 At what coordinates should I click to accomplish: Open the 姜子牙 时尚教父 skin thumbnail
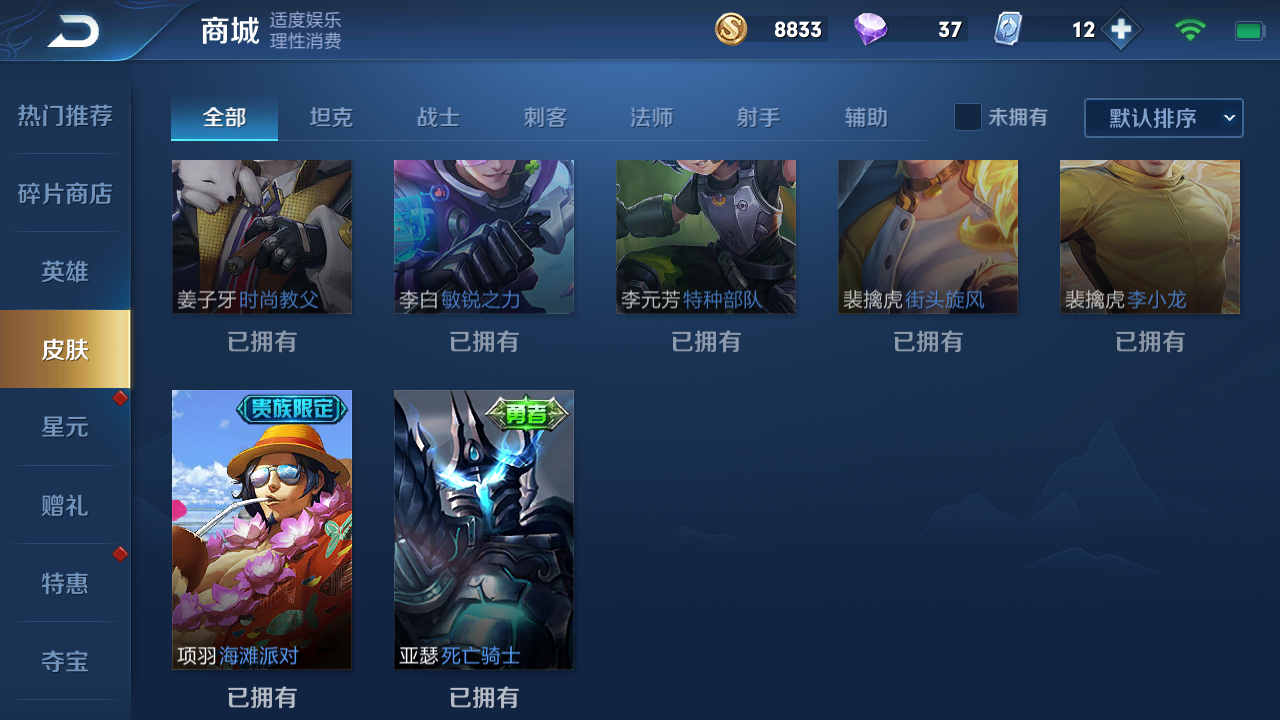coord(262,237)
